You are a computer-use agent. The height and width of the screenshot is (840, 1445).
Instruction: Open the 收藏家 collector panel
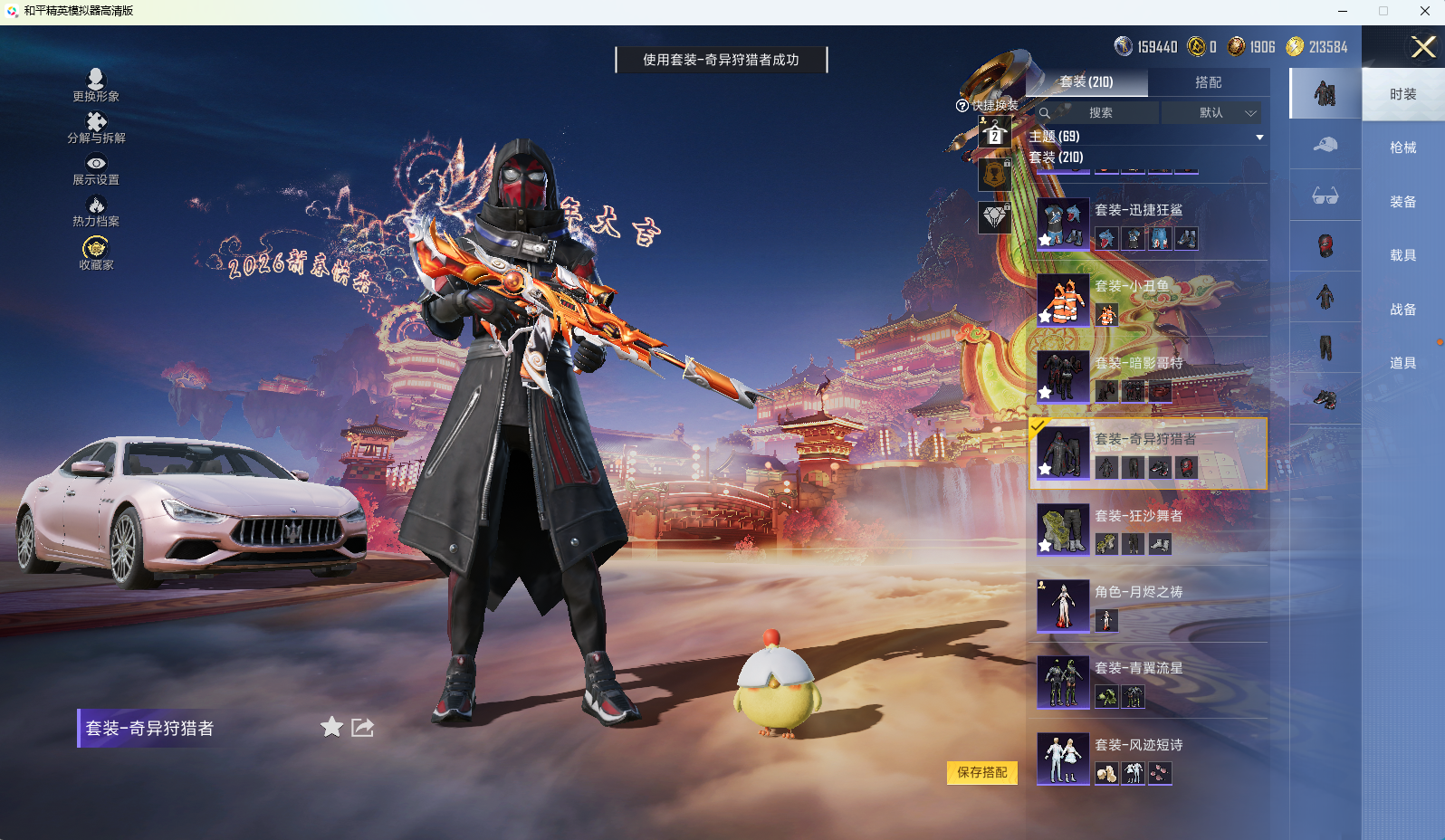95,246
